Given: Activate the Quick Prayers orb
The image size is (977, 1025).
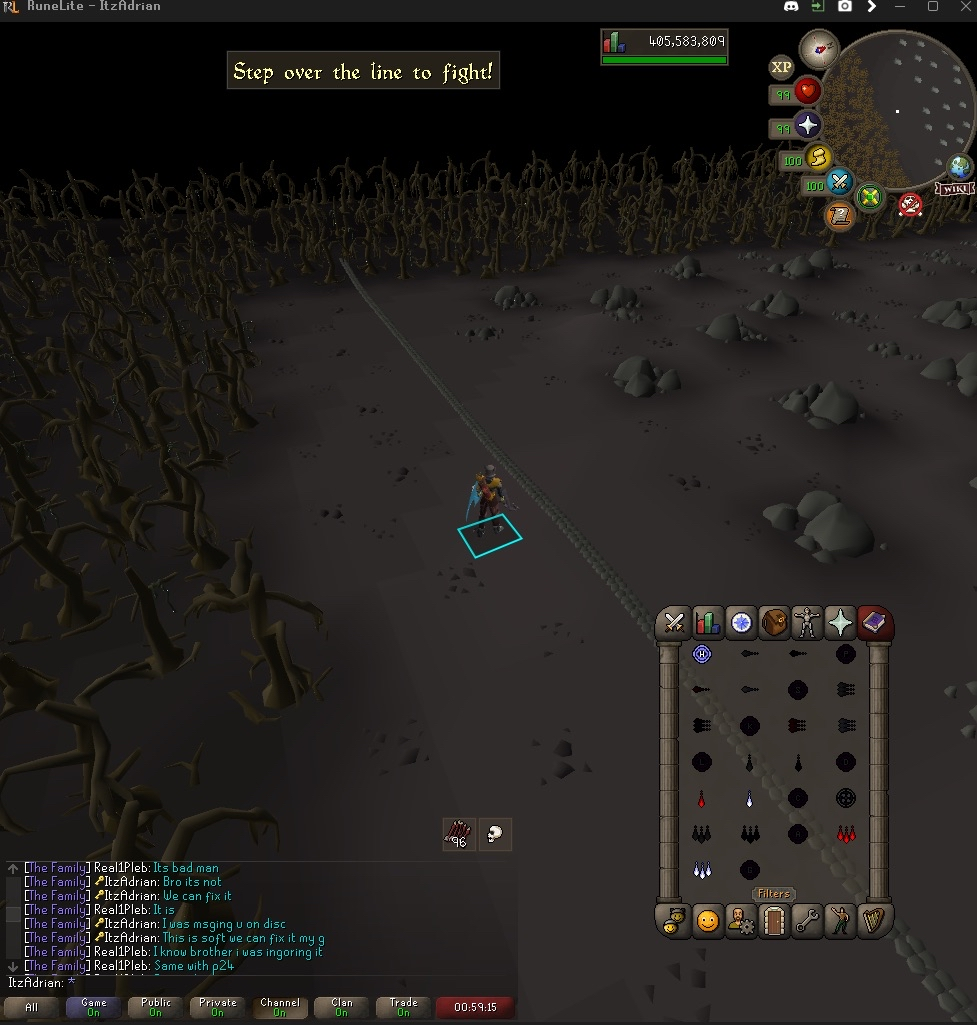Looking at the screenshot, I should pyautogui.click(x=807, y=125).
